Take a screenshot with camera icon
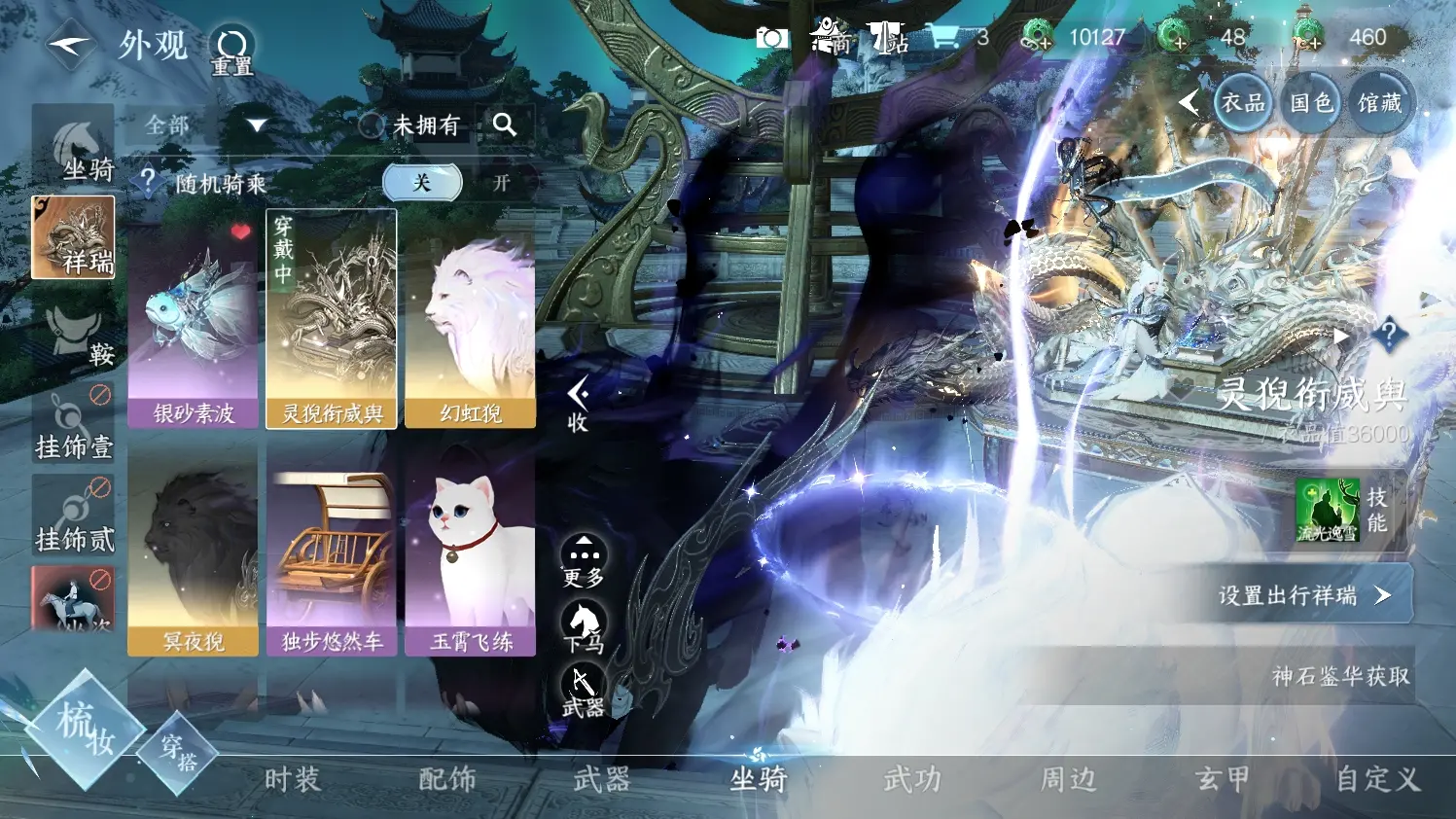This screenshot has width=1456, height=819. pyautogui.click(x=771, y=38)
